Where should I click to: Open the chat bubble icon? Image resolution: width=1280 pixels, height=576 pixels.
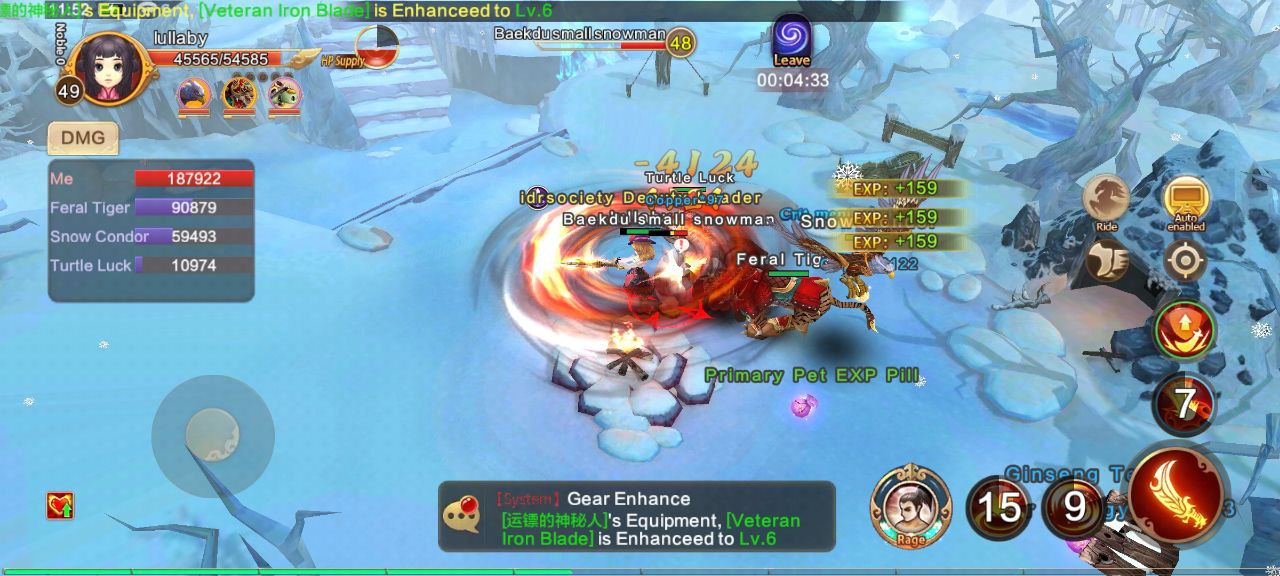tap(463, 515)
